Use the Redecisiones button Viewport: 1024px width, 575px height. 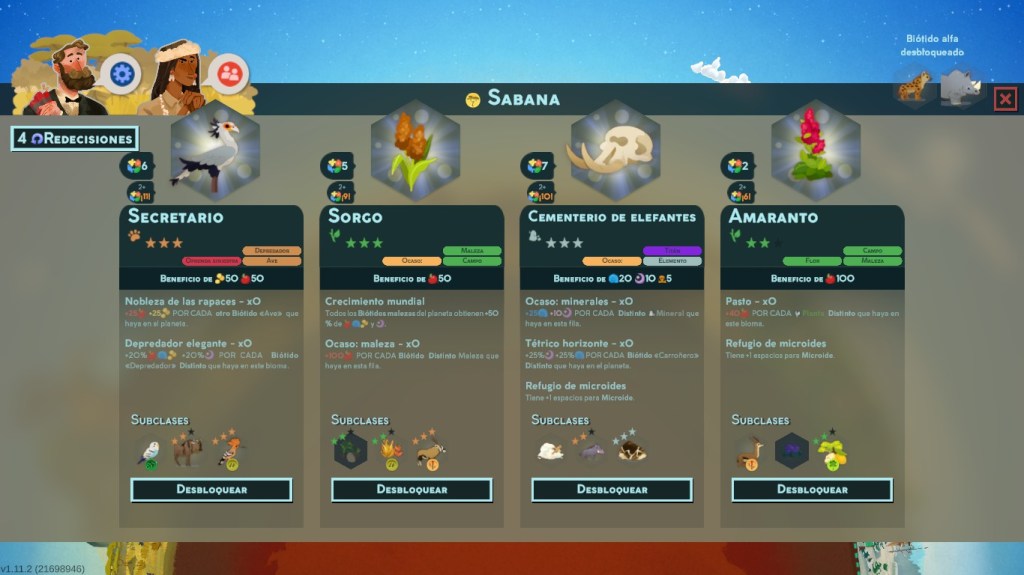pyautogui.click(x=74, y=139)
